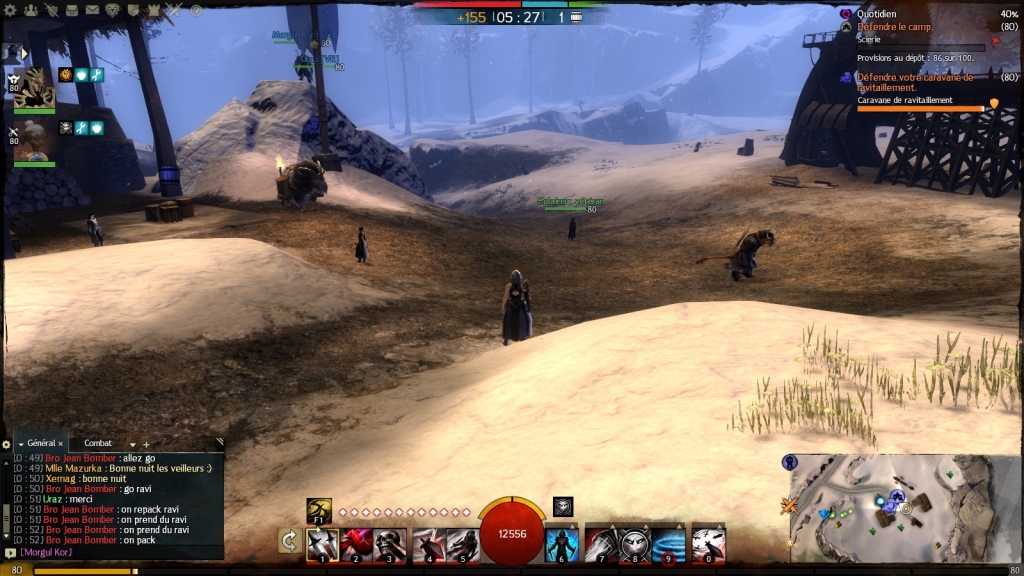1024x576 pixels.
Task: Add a new chat tab
Action: (146, 444)
